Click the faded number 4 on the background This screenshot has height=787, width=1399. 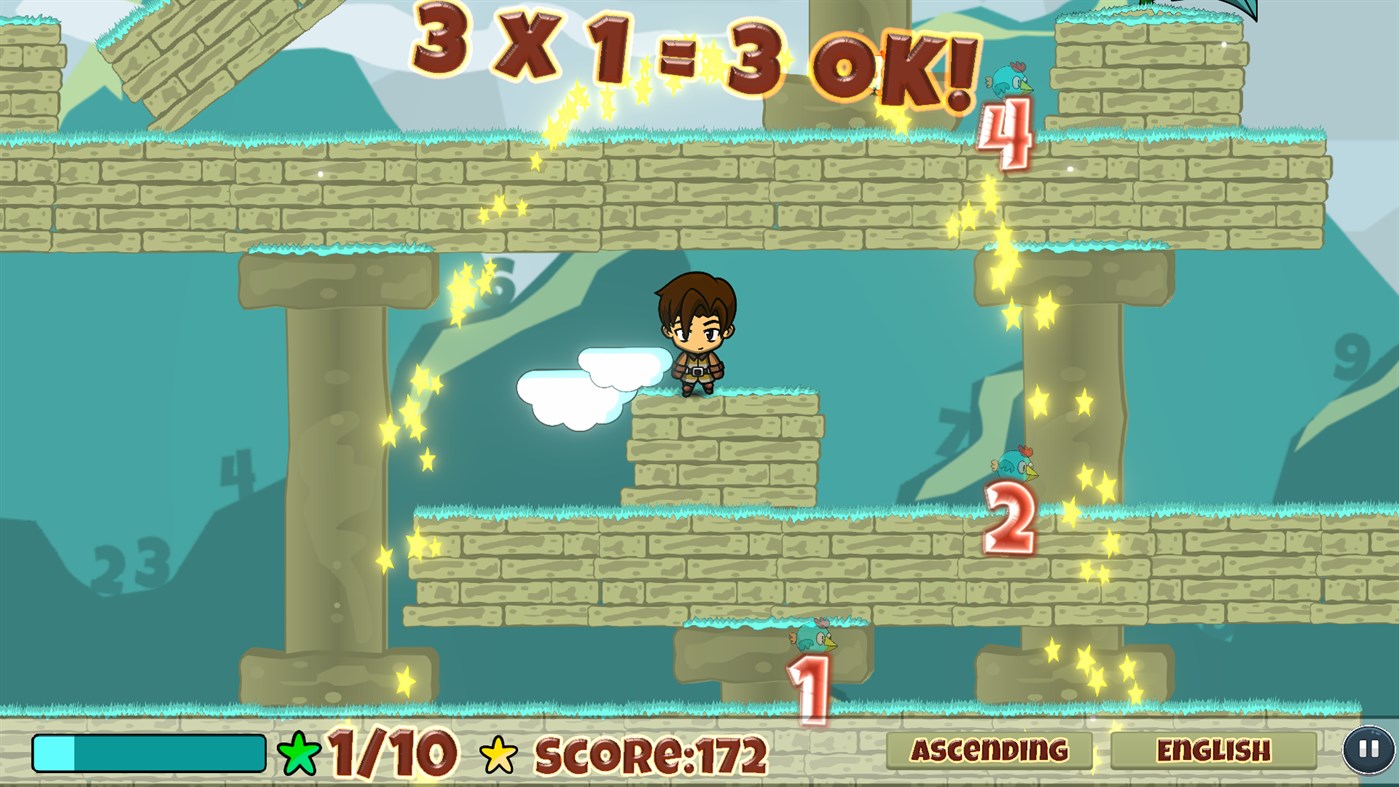tap(237, 466)
